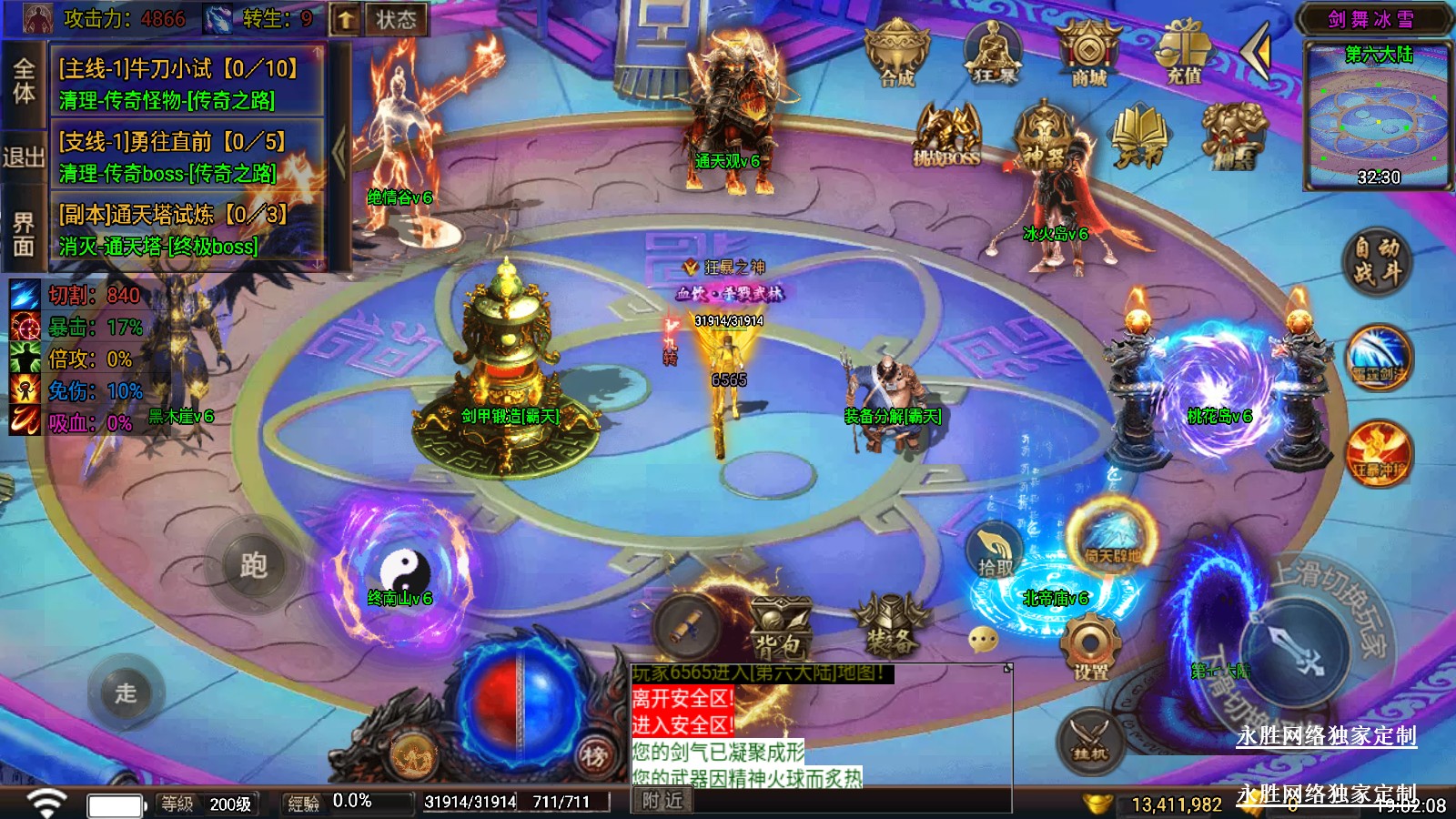Collapse the top icon bar with the arrow
The height and width of the screenshot is (819, 1456).
[1257, 53]
